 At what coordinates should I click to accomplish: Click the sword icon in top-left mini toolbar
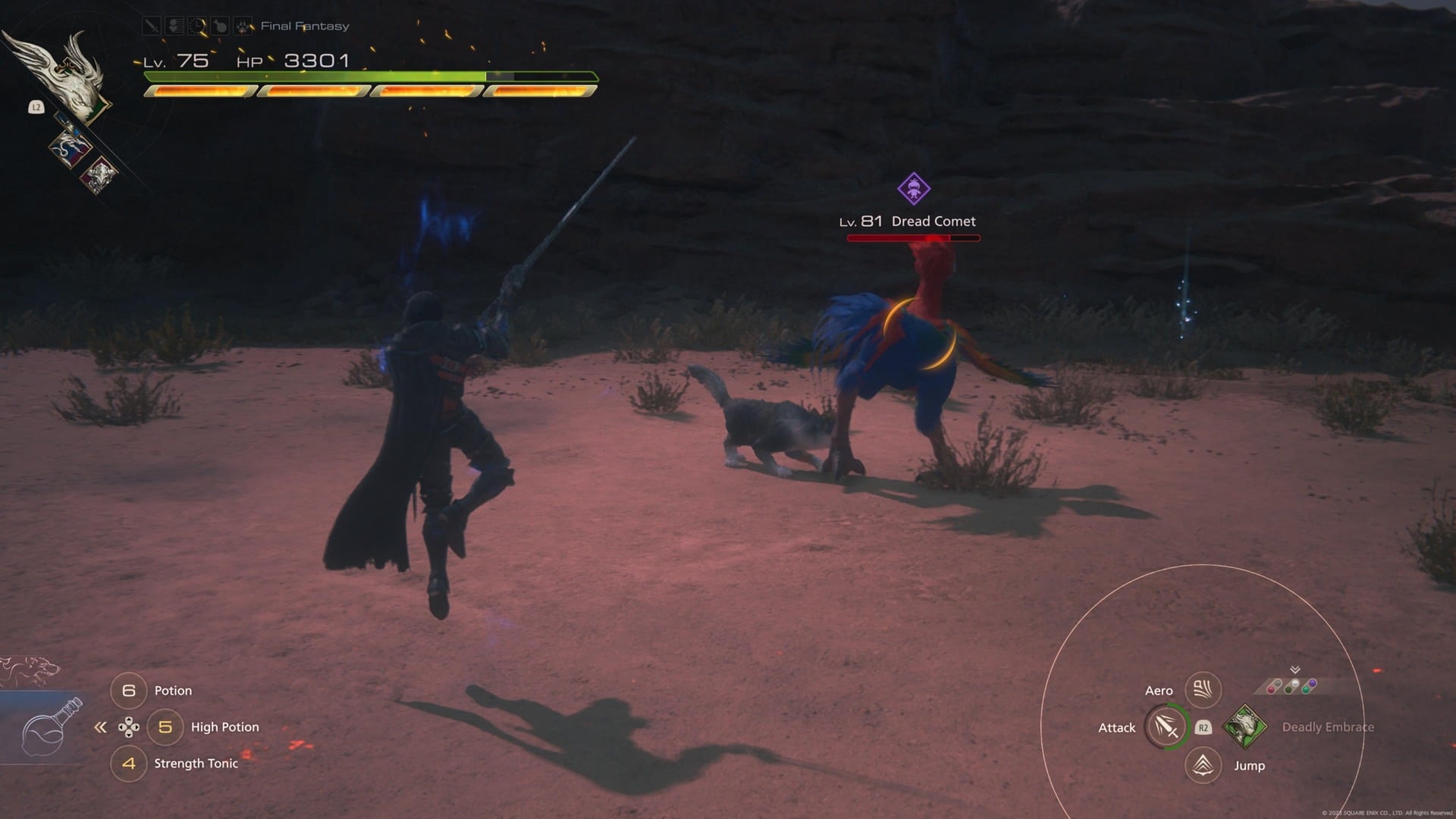[x=152, y=25]
